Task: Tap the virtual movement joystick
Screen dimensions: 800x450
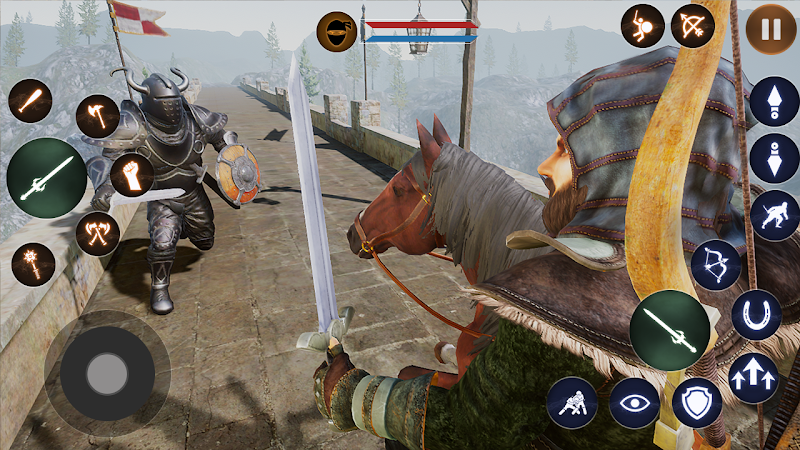Action: [106, 373]
